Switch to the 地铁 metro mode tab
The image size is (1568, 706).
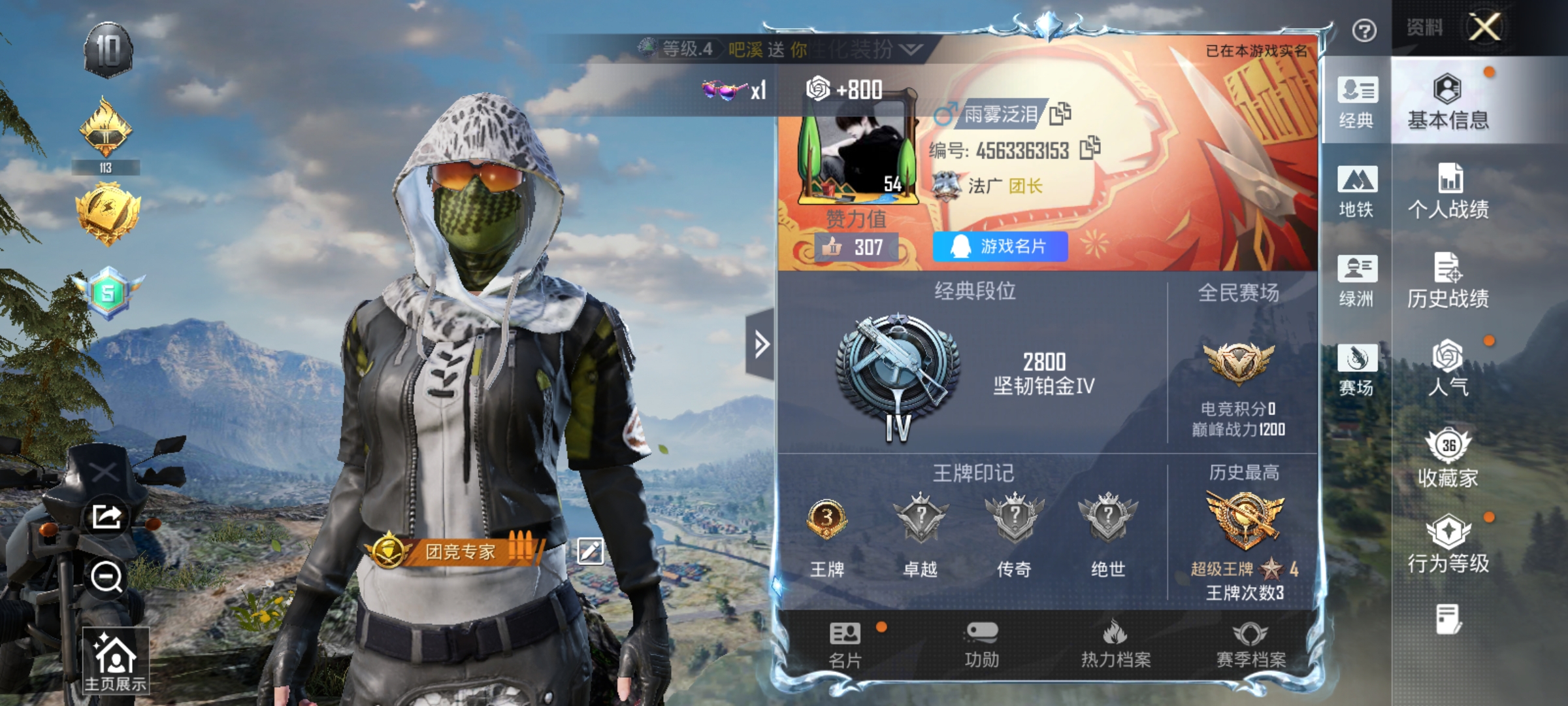click(x=1357, y=192)
